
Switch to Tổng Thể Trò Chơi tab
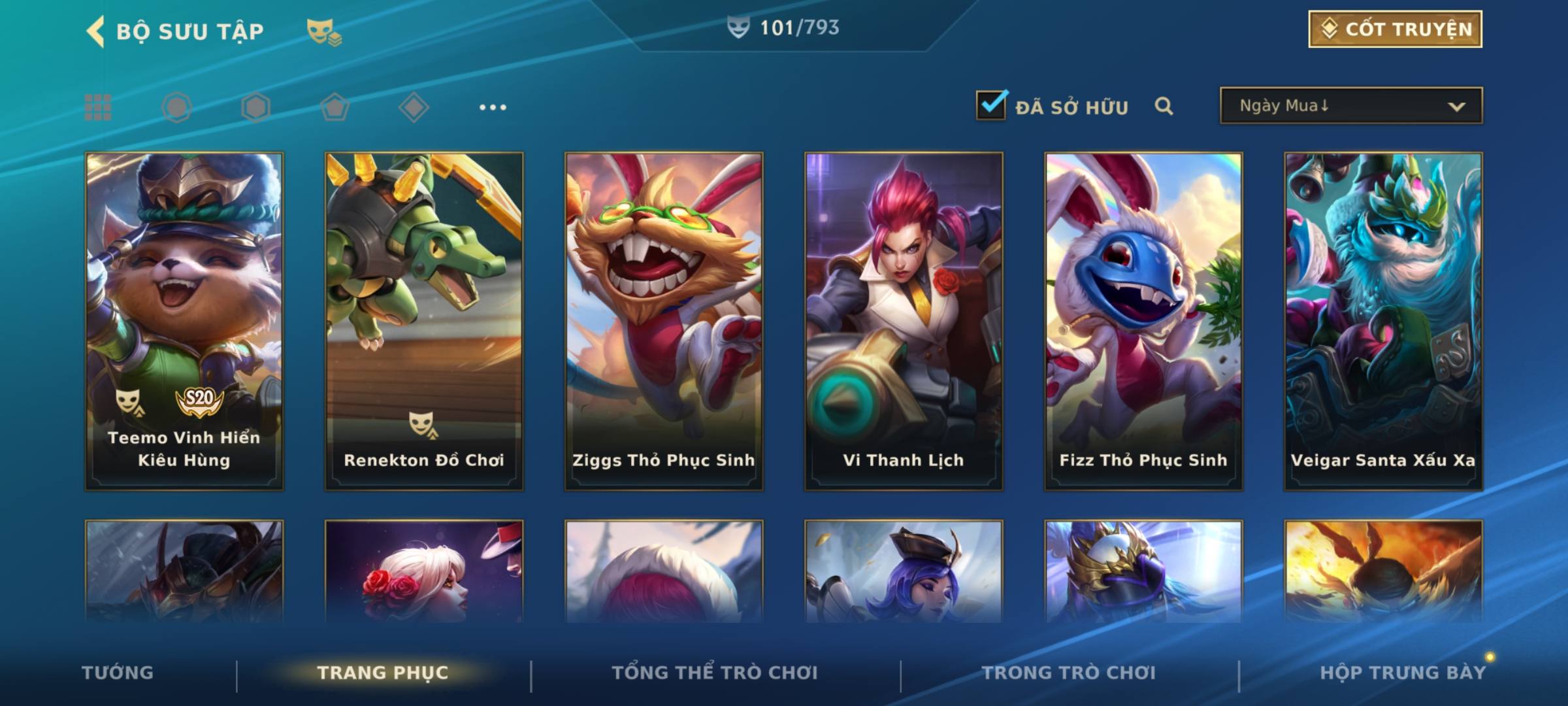click(715, 673)
